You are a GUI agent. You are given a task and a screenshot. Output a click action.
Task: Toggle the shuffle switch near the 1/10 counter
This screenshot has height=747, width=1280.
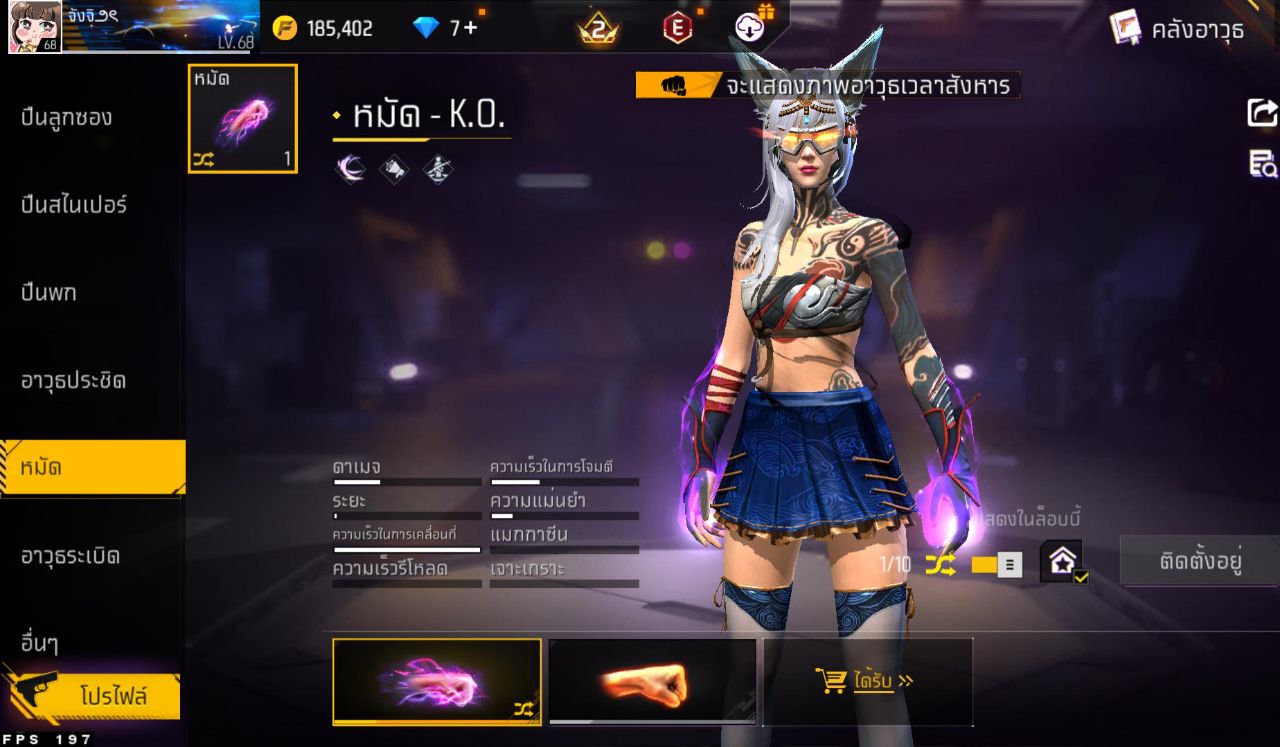click(938, 563)
